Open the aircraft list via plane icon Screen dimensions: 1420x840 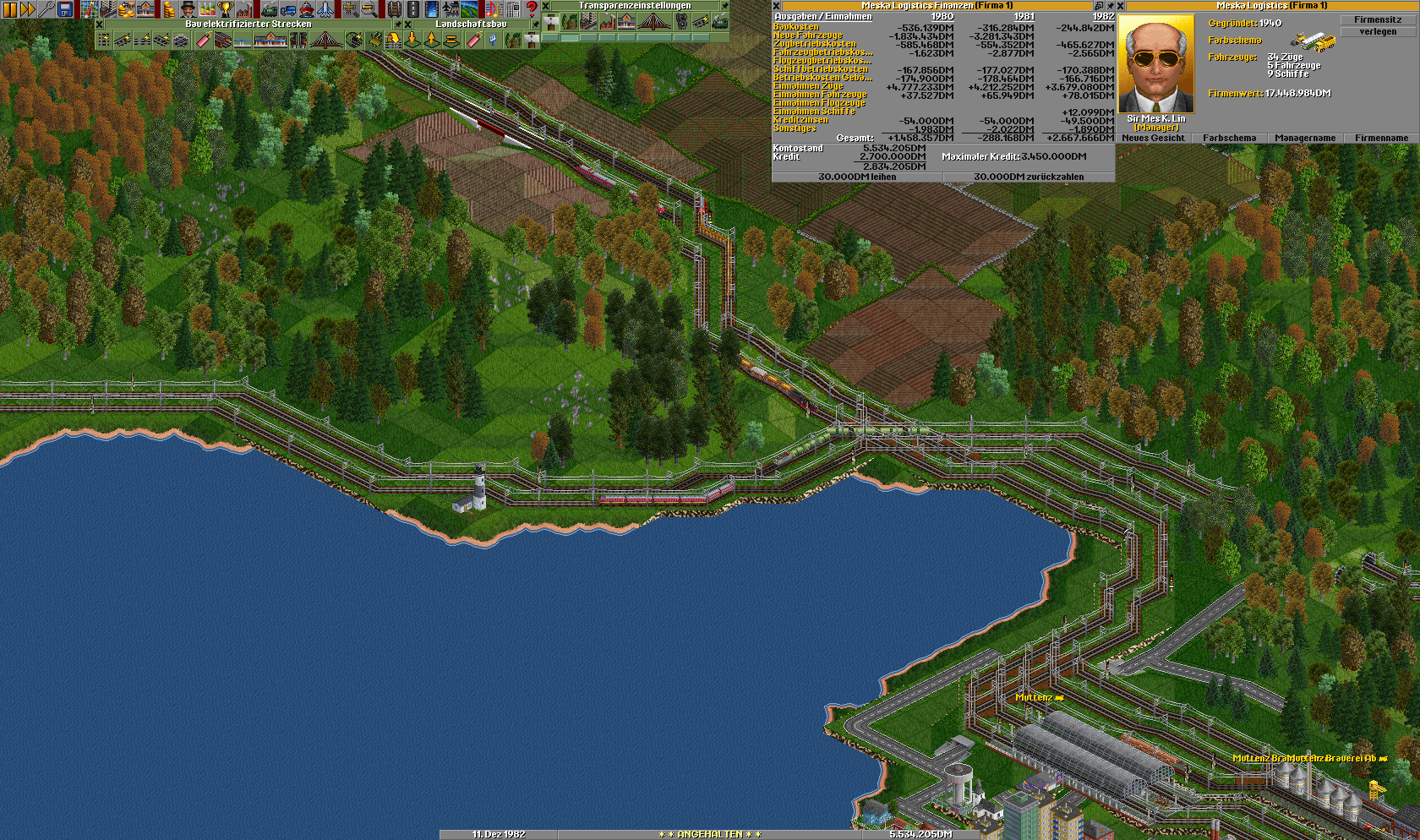point(325,9)
